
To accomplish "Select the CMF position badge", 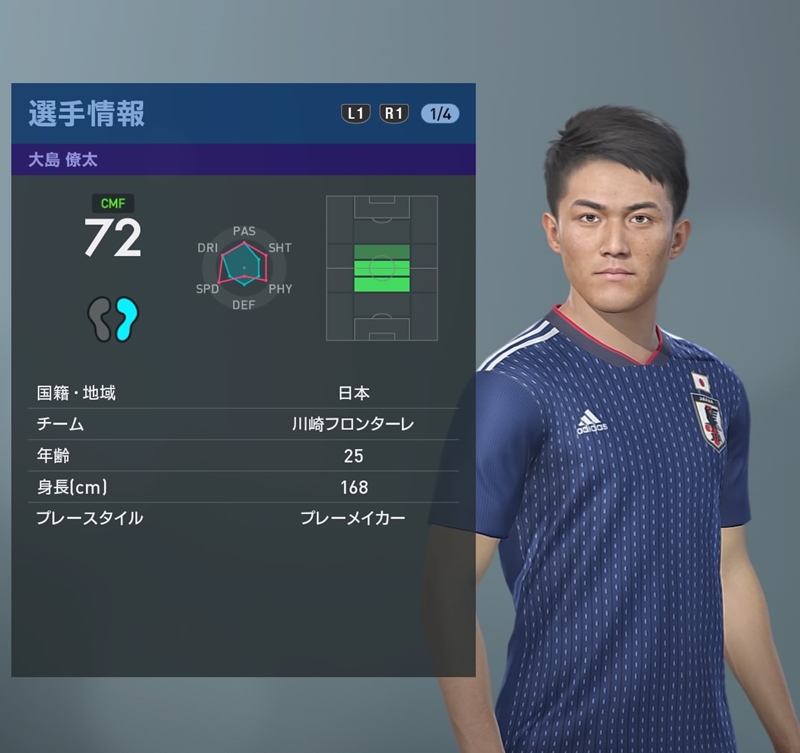I will (112, 203).
